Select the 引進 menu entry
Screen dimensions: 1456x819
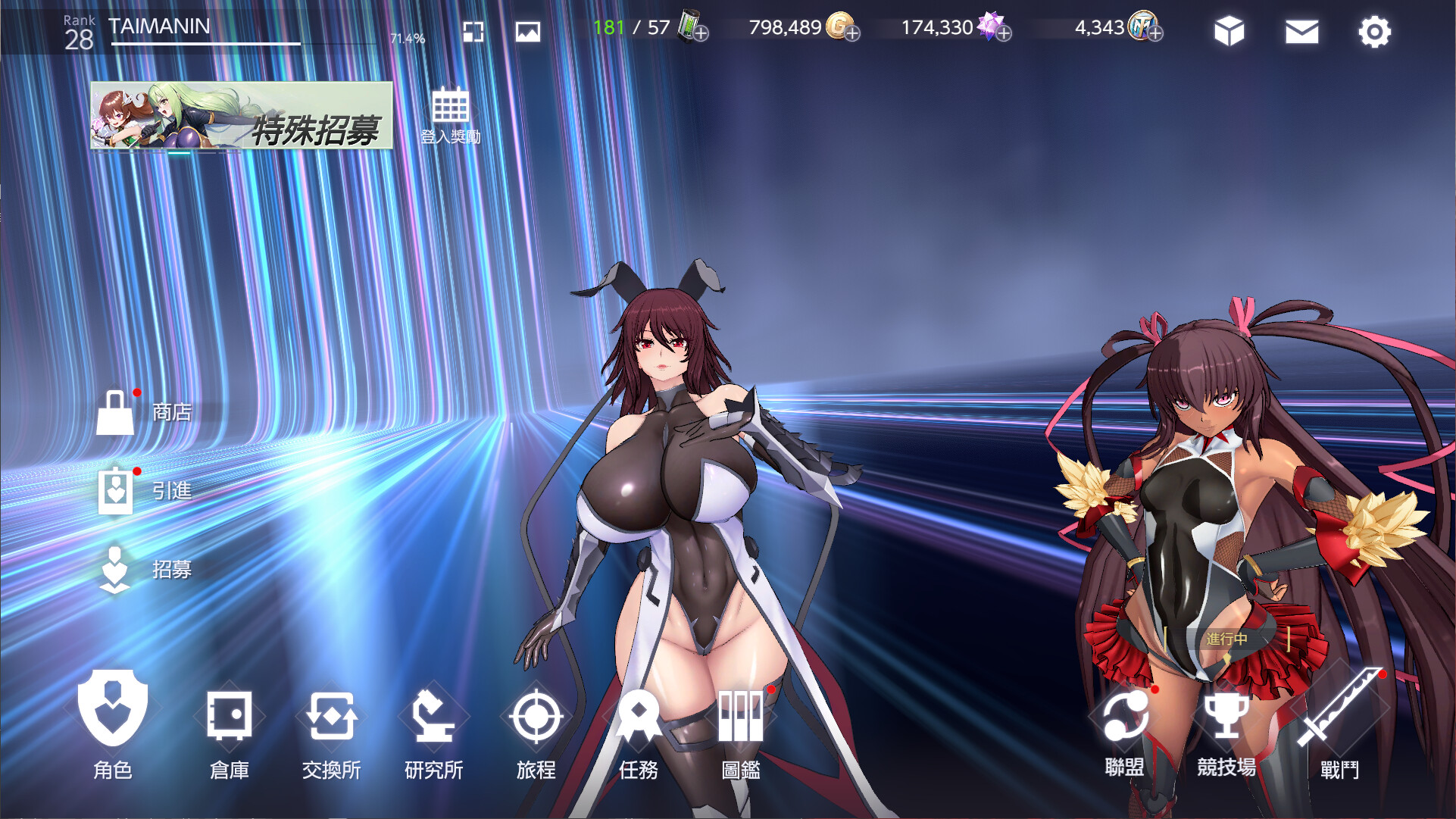click(x=144, y=491)
